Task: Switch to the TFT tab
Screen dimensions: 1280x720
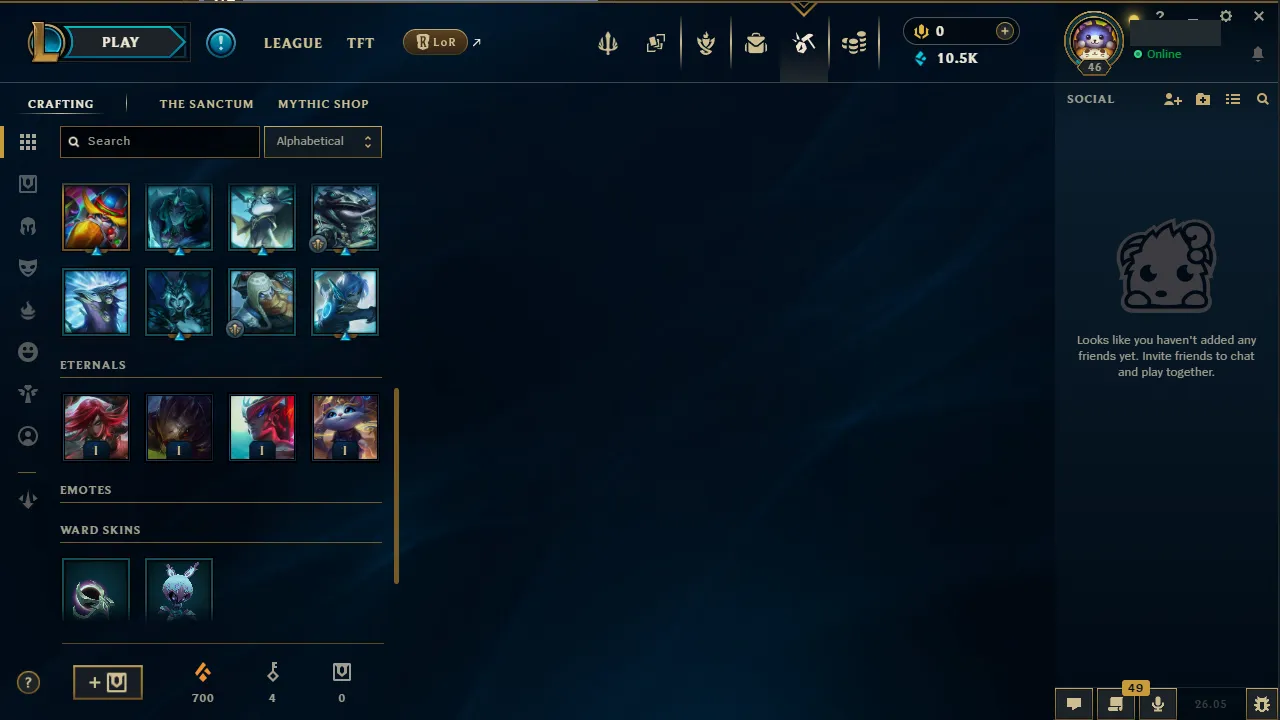Action: click(x=360, y=42)
